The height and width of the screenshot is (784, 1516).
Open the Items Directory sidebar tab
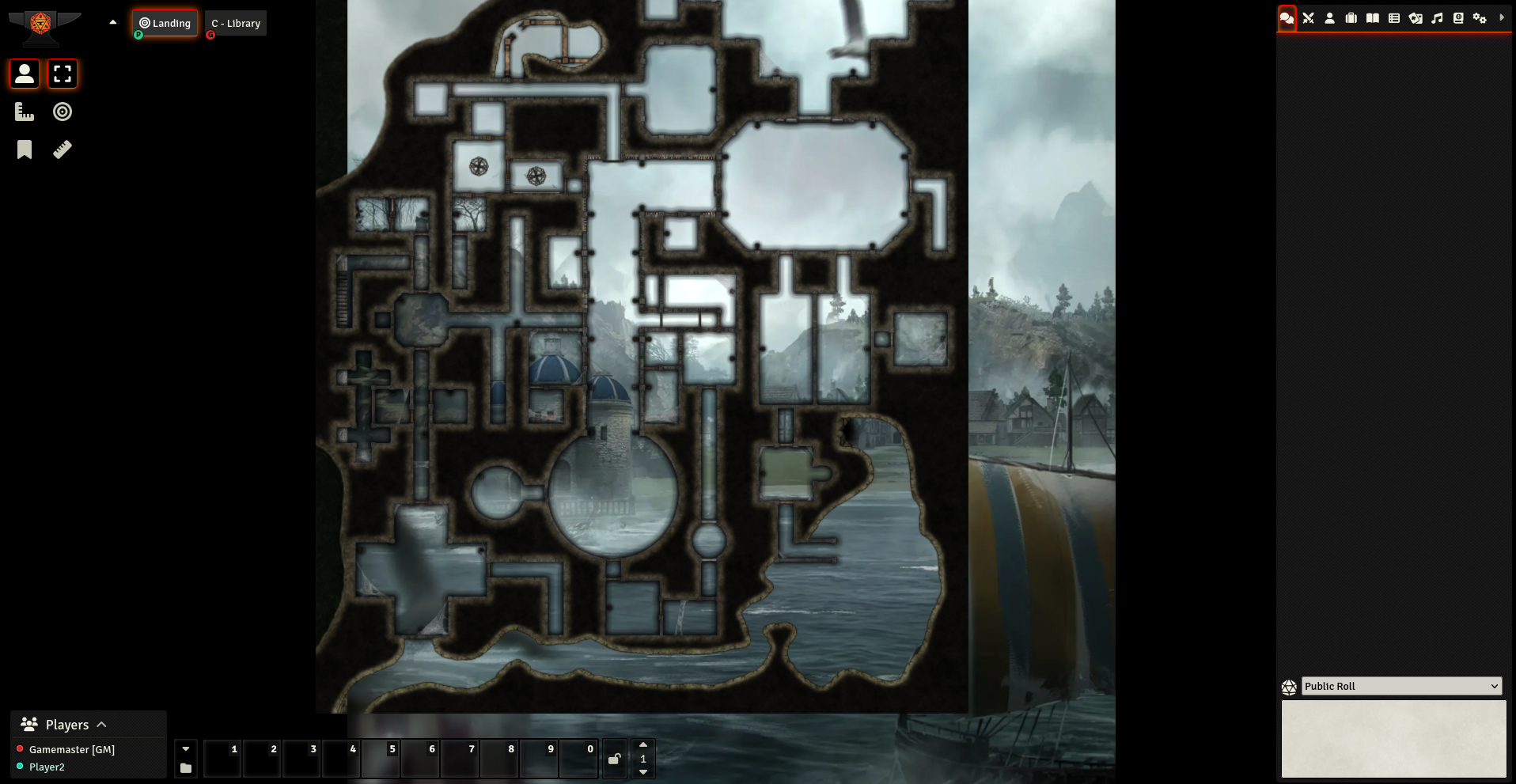[1351, 17]
